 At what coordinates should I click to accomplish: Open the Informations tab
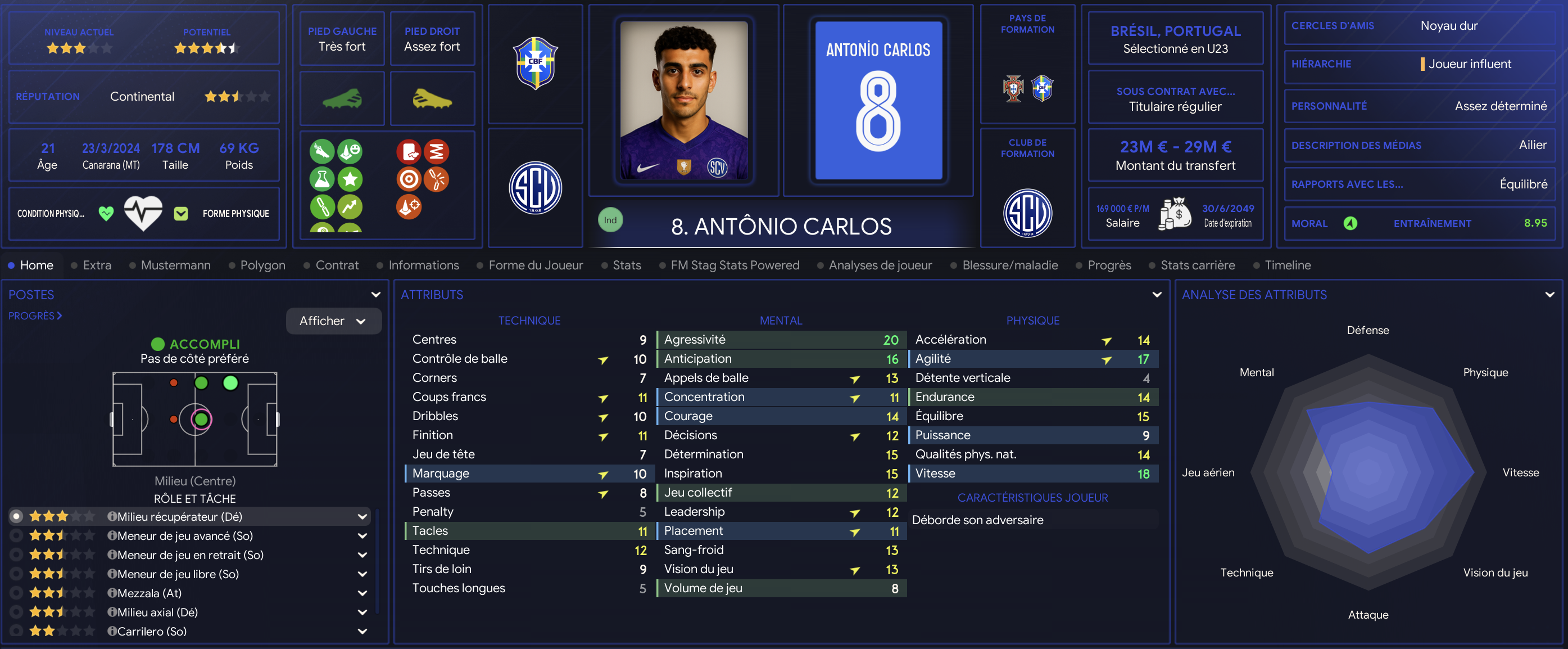(423, 265)
